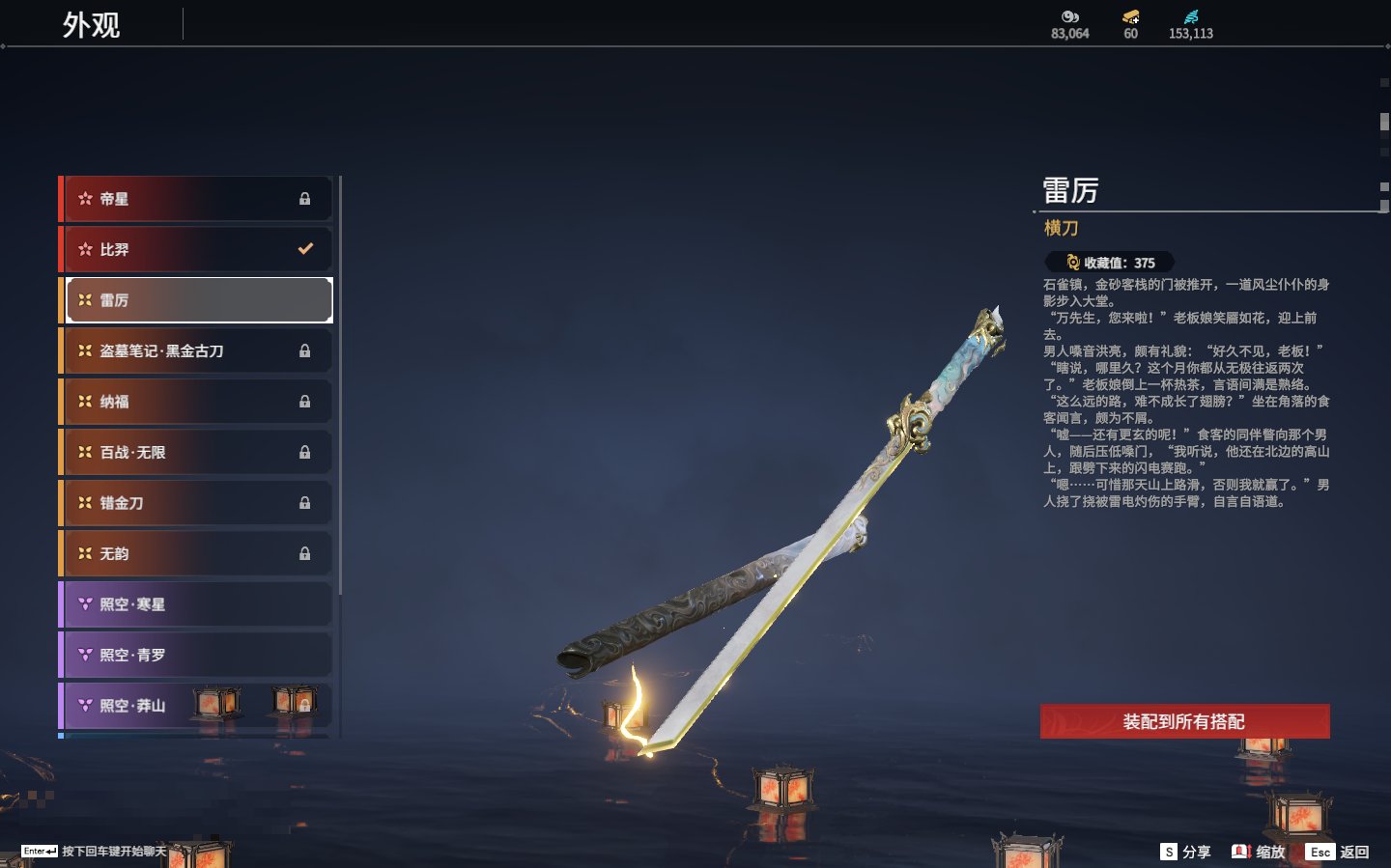Choose the 百战·无限 skin entry
Image resolution: width=1391 pixels, height=868 pixels.
tap(197, 452)
